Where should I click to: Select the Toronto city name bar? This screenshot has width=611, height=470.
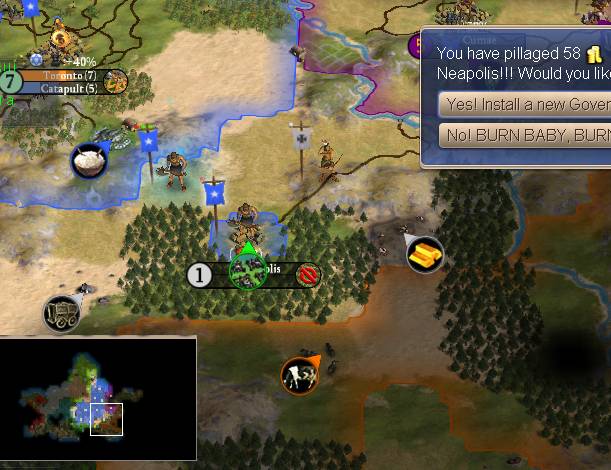tap(68, 75)
